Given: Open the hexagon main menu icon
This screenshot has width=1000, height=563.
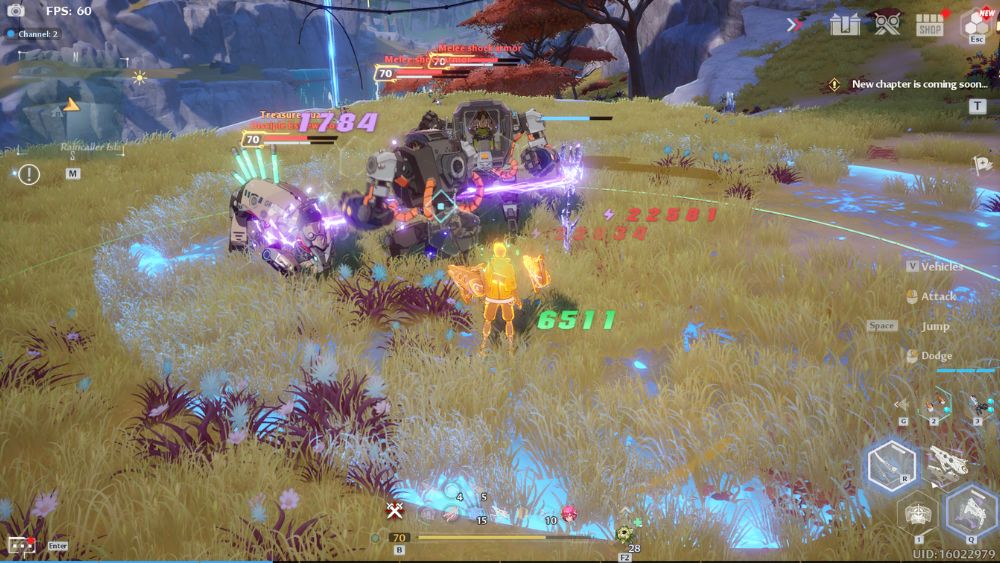Looking at the screenshot, I should coord(976,22).
